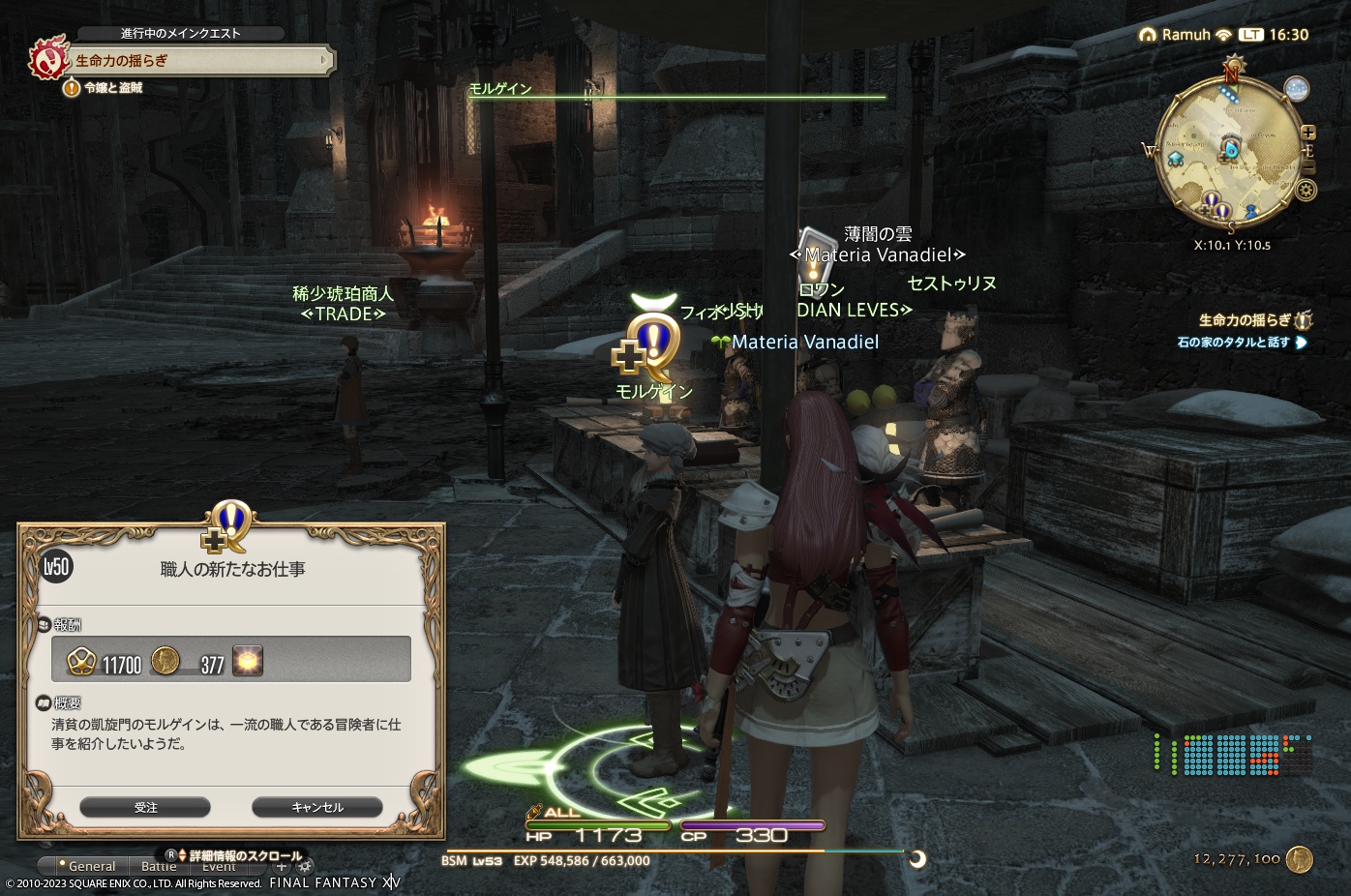Click the experience wheel icon in the rewards bar
The width and height of the screenshot is (1351, 896).
tap(82, 662)
